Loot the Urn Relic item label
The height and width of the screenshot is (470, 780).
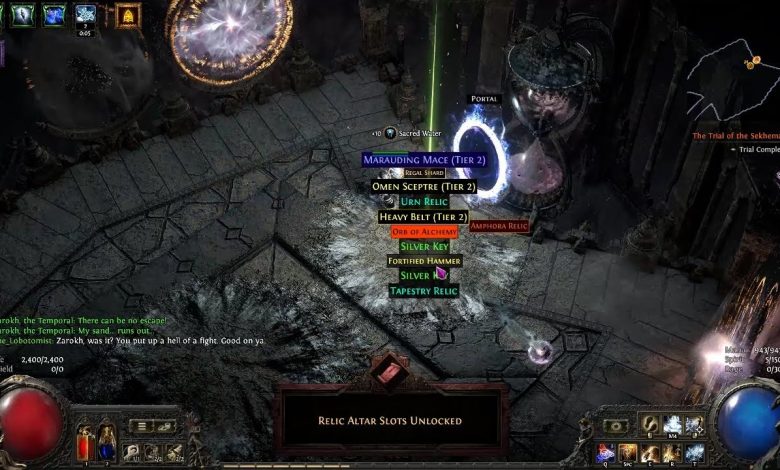[x=423, y=201]
